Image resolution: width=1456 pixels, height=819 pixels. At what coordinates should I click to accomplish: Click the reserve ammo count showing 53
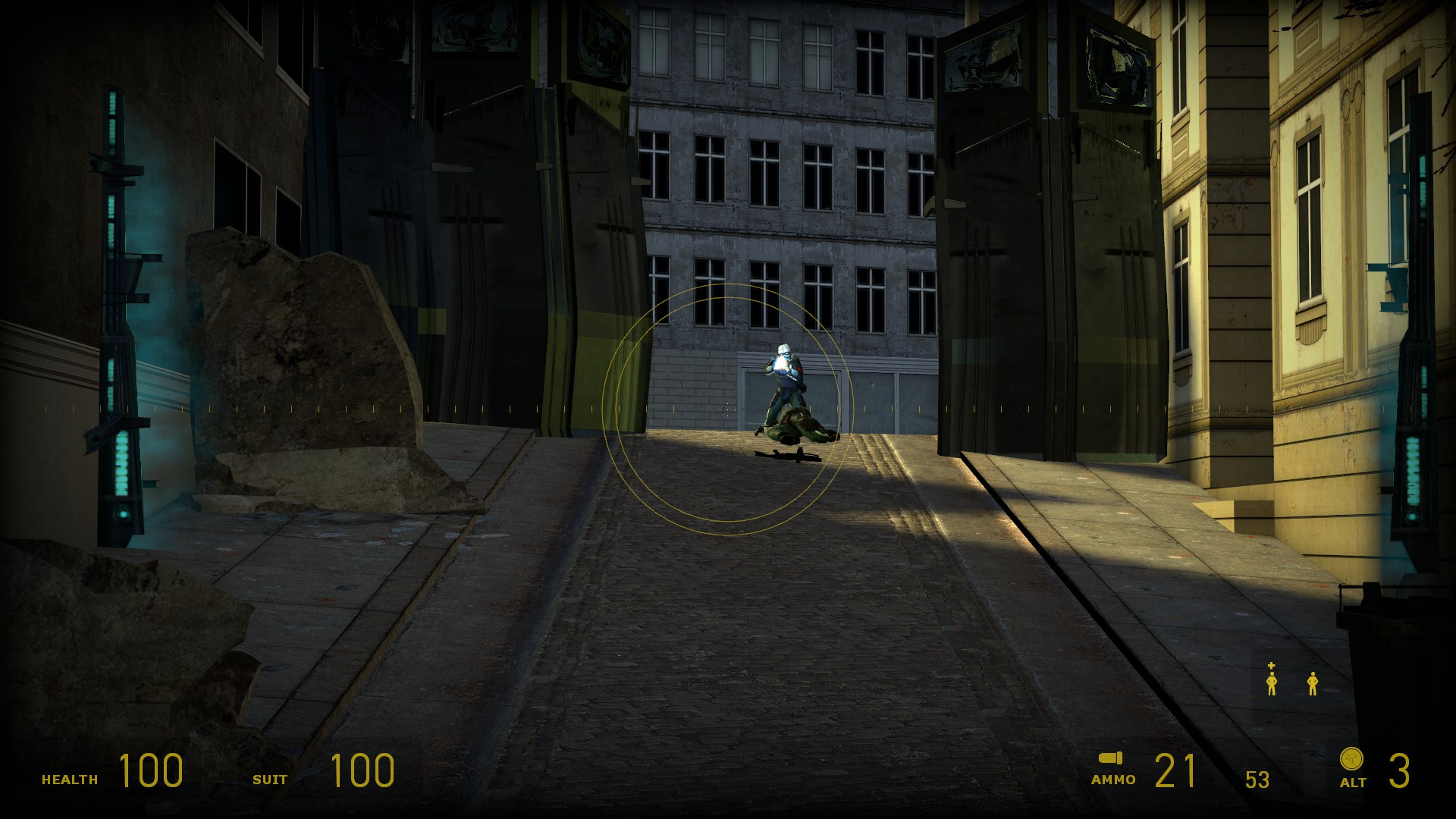[x=1257, y=778]
